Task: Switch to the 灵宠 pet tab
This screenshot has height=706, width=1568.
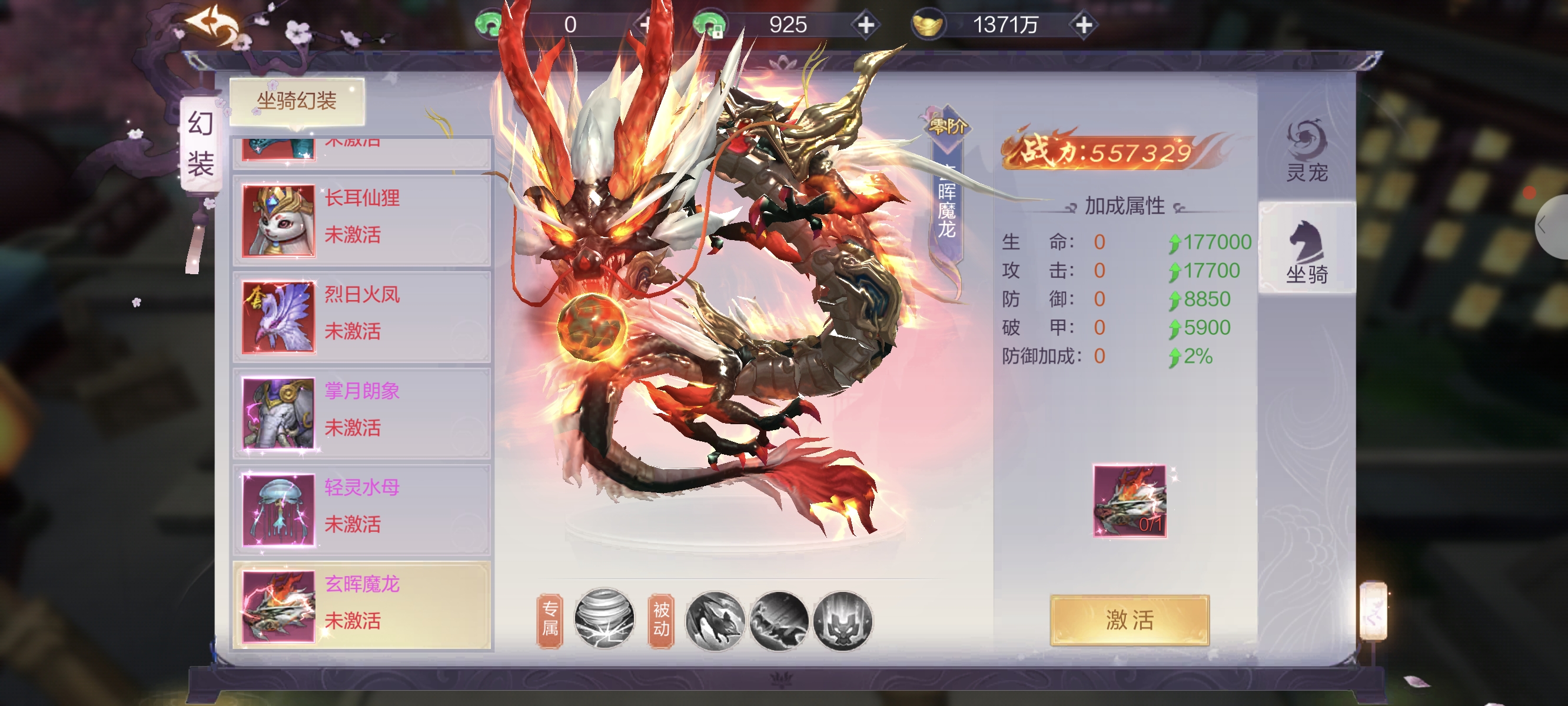Action: [1305, 152]
